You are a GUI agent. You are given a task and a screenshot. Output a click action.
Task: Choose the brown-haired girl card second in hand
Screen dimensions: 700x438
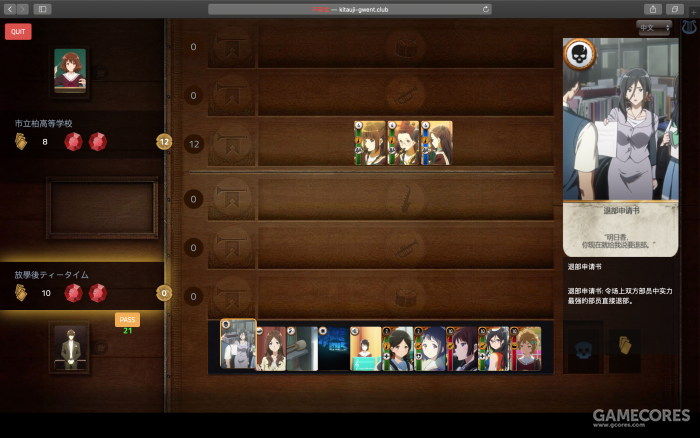271,348
